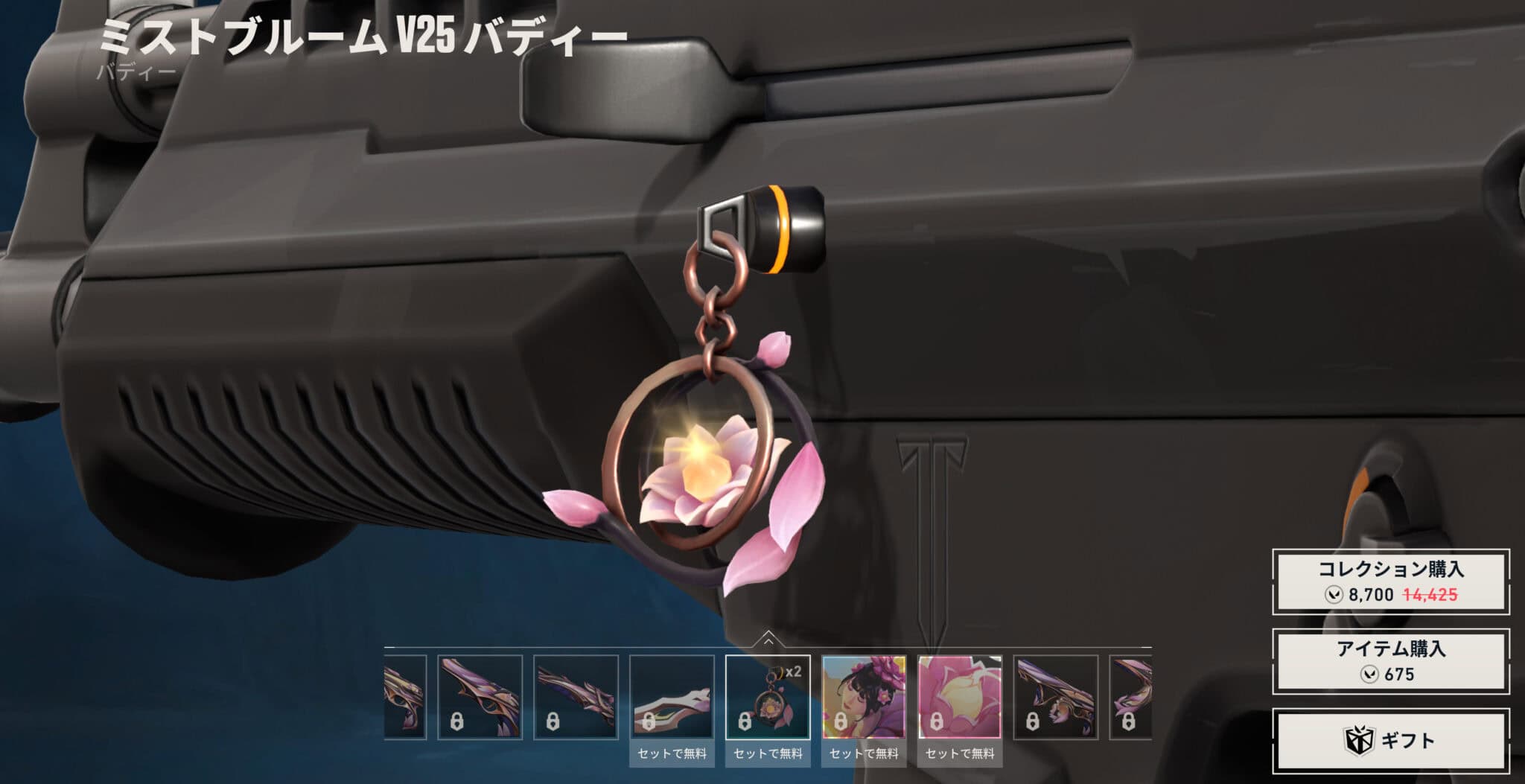Click the lock icon on the player card thumbnail
Viewport: 1525px width, 784px height.
click(x=841, y=722)
